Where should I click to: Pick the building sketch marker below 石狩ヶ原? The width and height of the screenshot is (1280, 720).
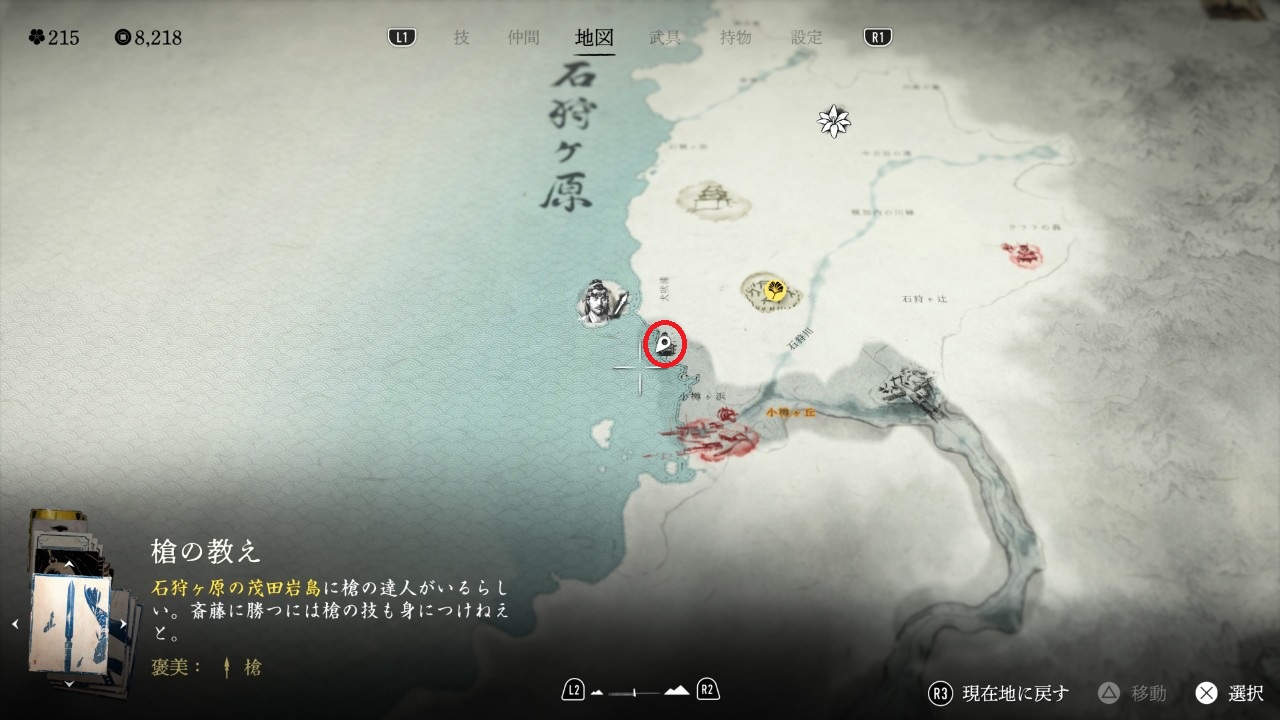click(x=712, y=200)
